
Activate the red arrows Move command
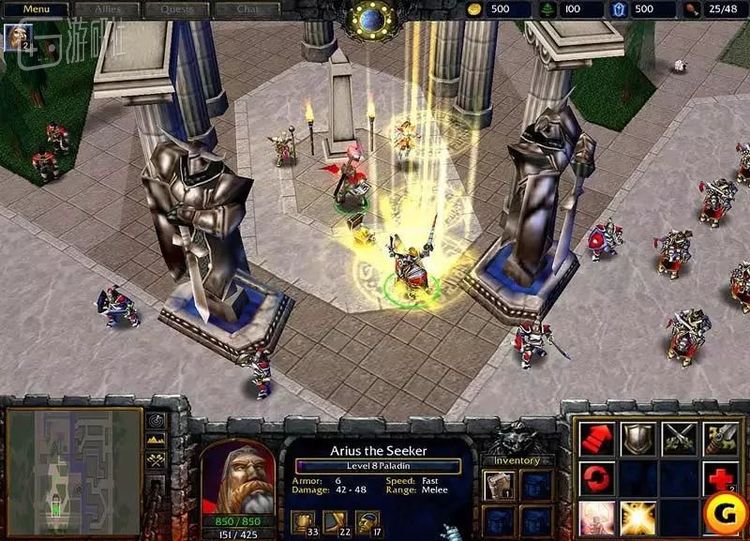597,437
